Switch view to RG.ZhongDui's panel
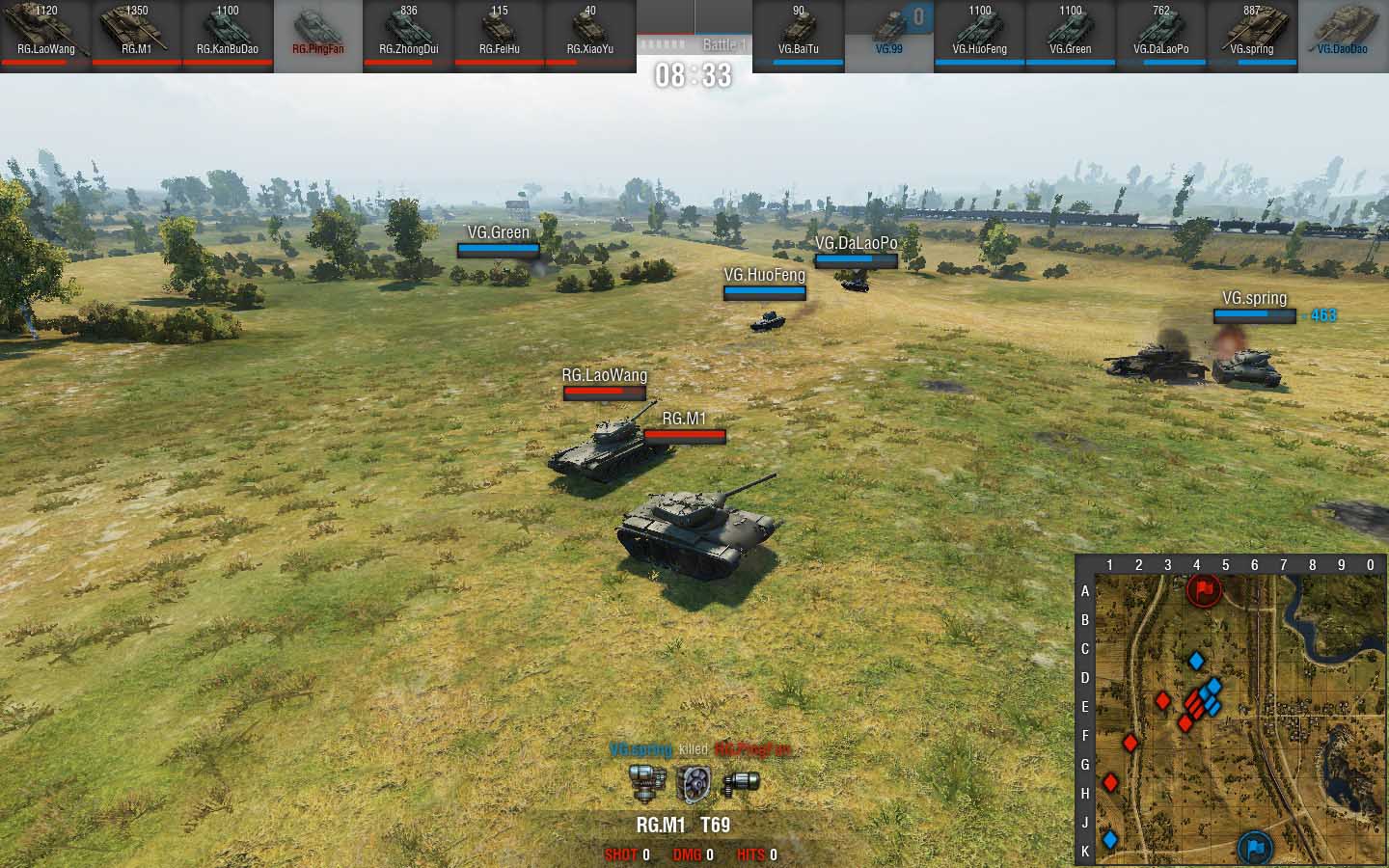1389x868 pixels. pyautogui.click(x=408, y=35)
